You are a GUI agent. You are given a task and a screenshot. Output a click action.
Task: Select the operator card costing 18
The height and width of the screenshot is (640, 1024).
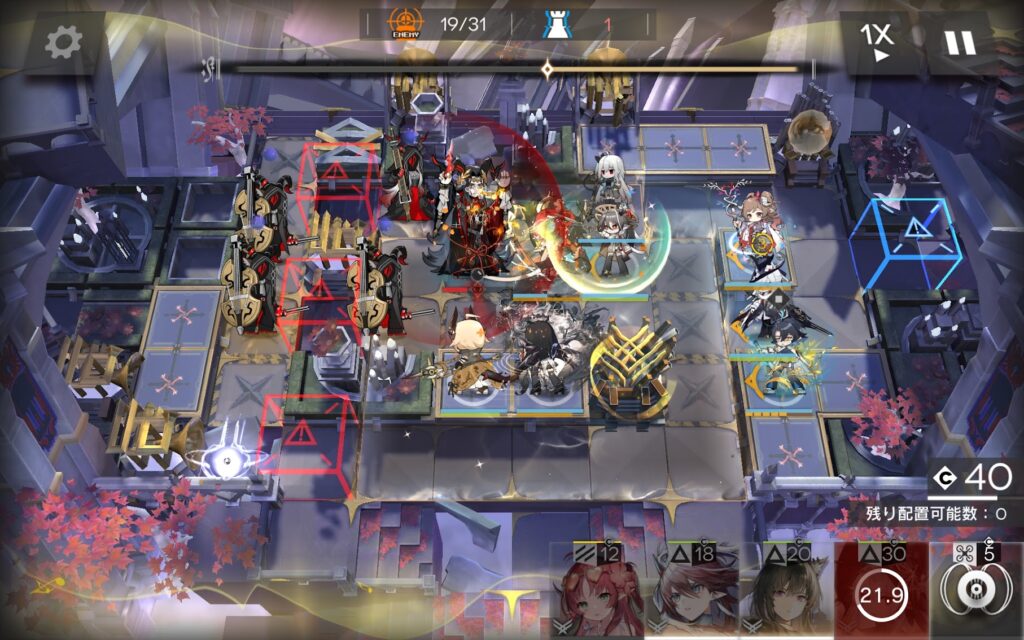click(691, 592)
